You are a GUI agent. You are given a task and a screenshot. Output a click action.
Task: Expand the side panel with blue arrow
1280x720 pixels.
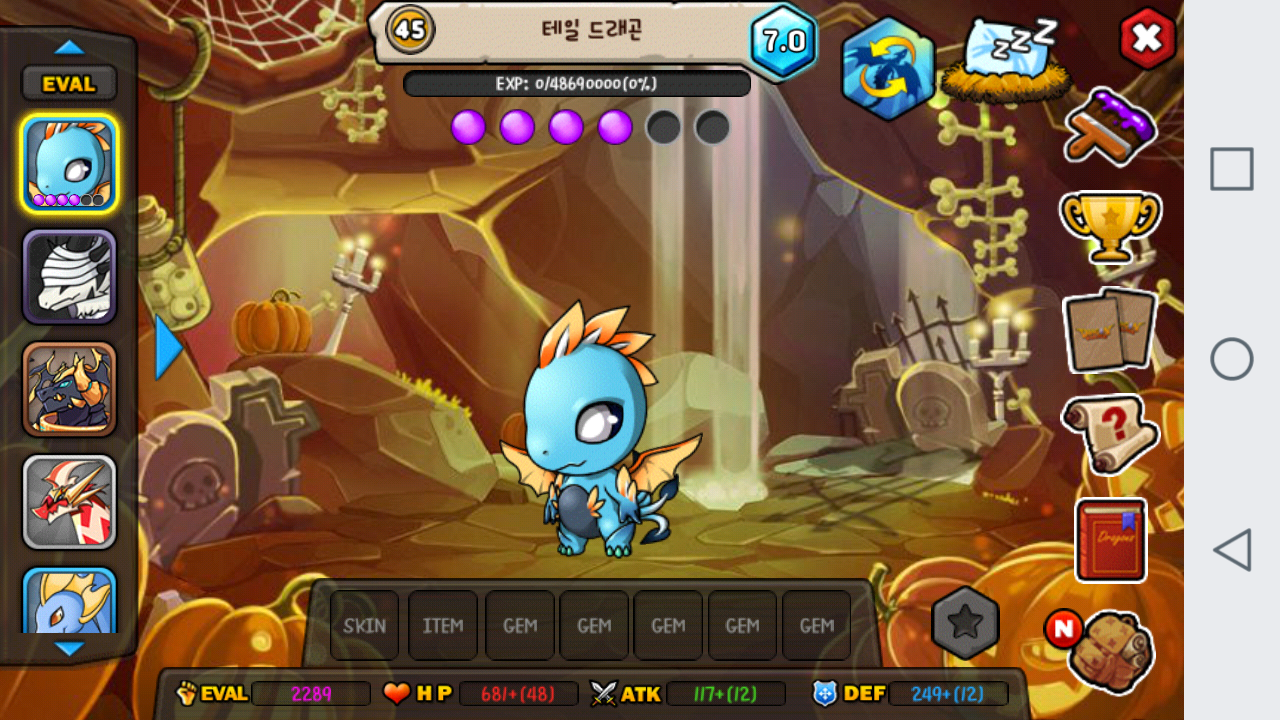[x=168, y=347]
